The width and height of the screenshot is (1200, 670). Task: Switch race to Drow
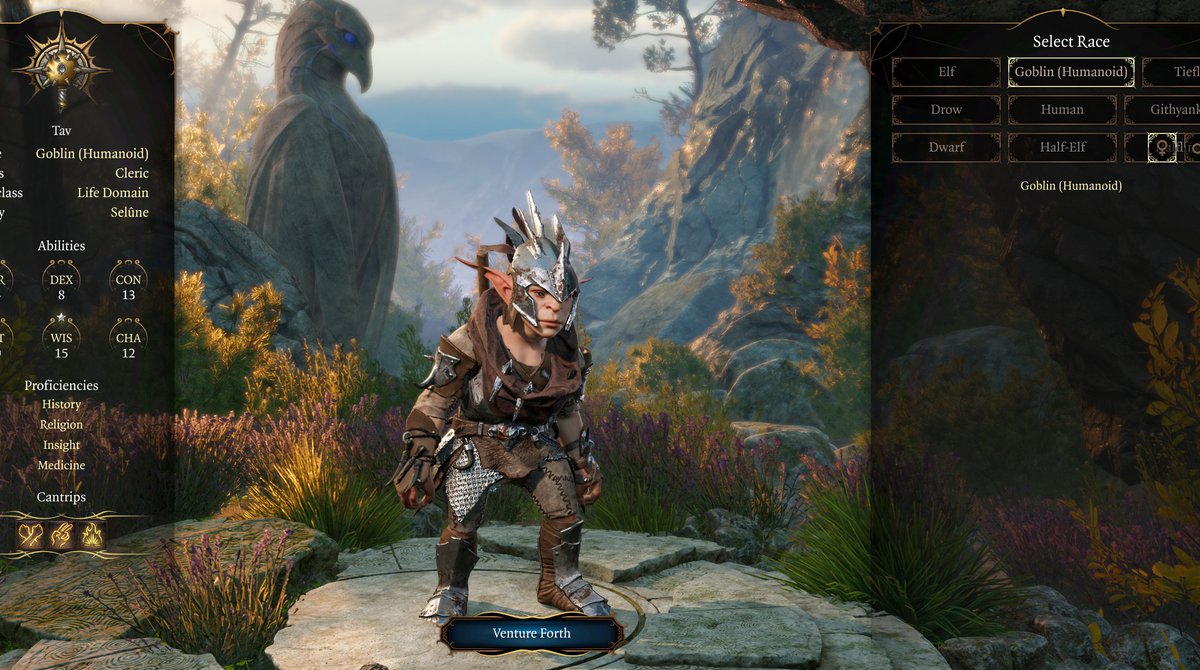tap(946, 110)
